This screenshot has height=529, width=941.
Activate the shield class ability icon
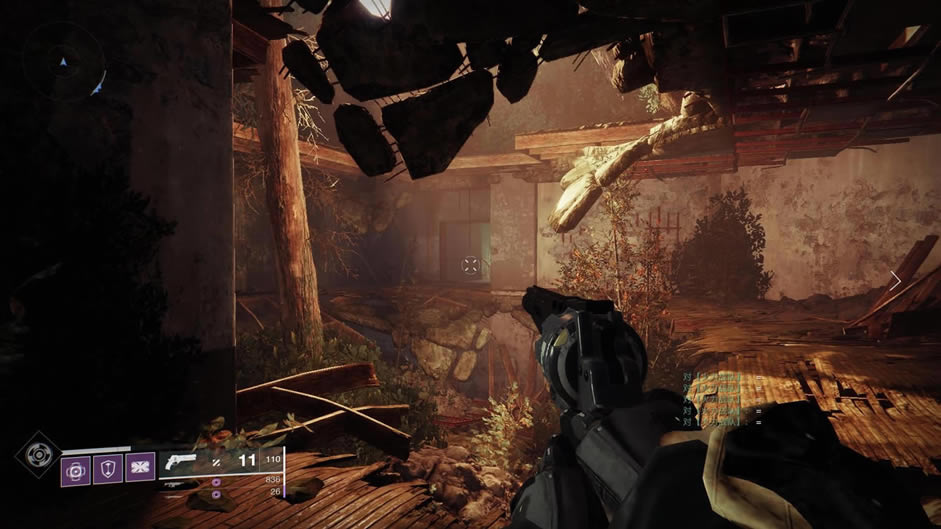pos(108,467)
